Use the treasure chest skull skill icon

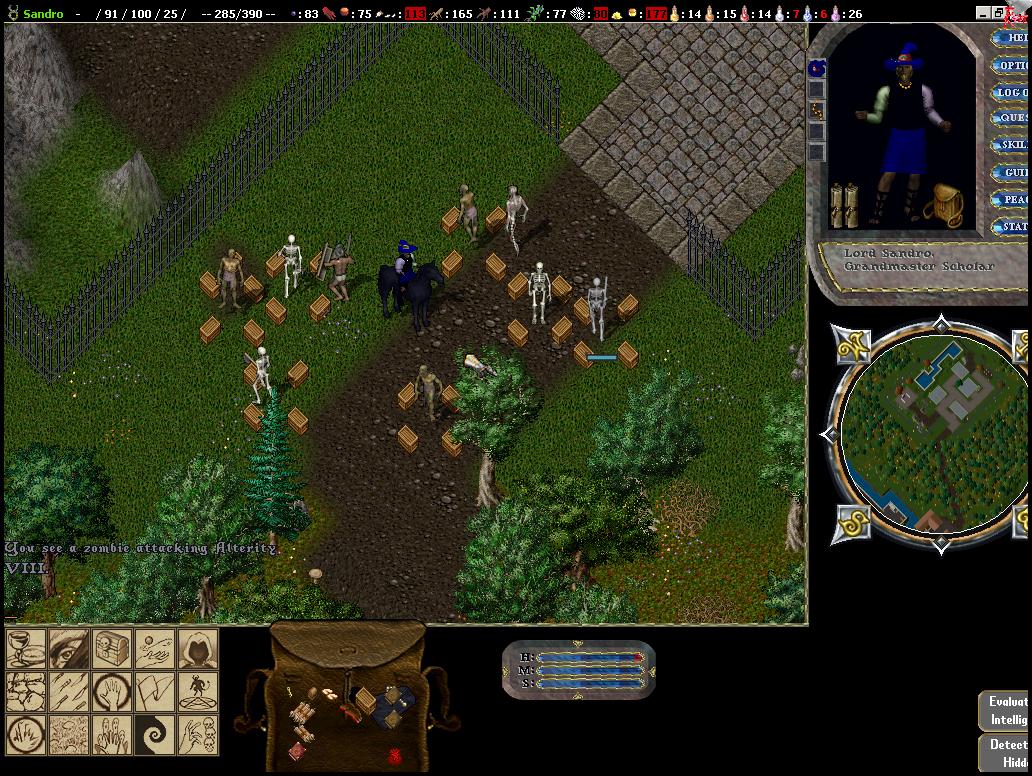(x=112, y=649)
